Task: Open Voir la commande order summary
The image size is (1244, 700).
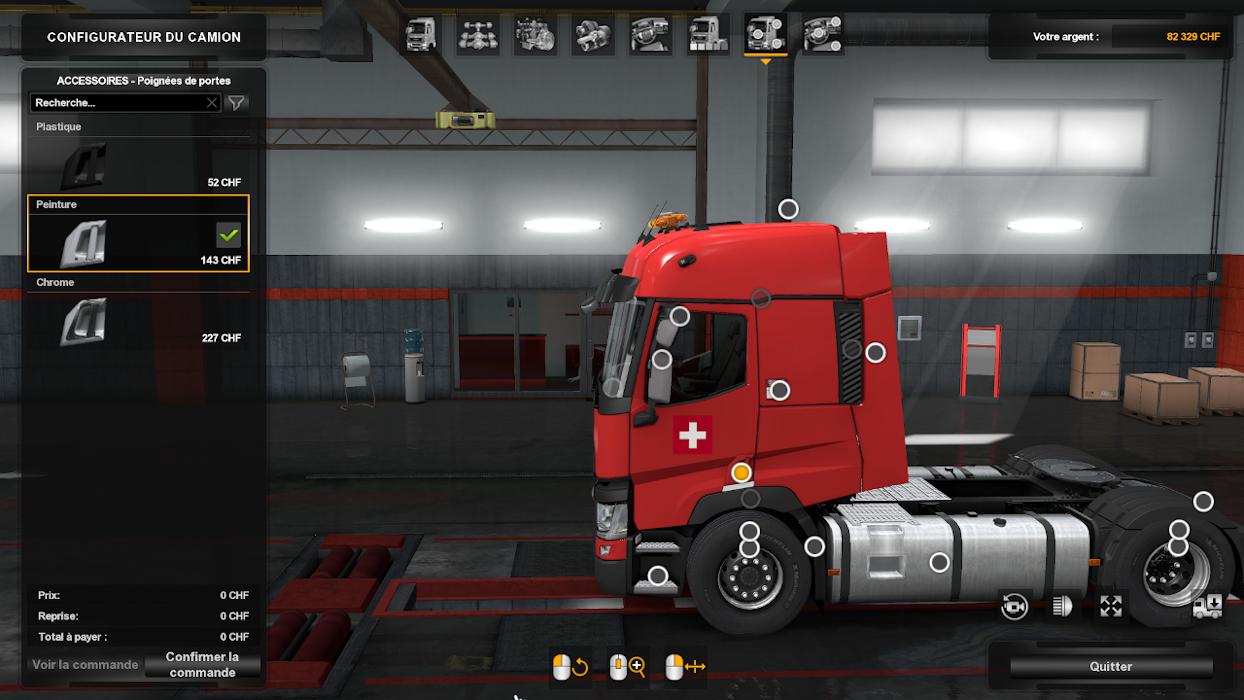Action: (85, 665)
